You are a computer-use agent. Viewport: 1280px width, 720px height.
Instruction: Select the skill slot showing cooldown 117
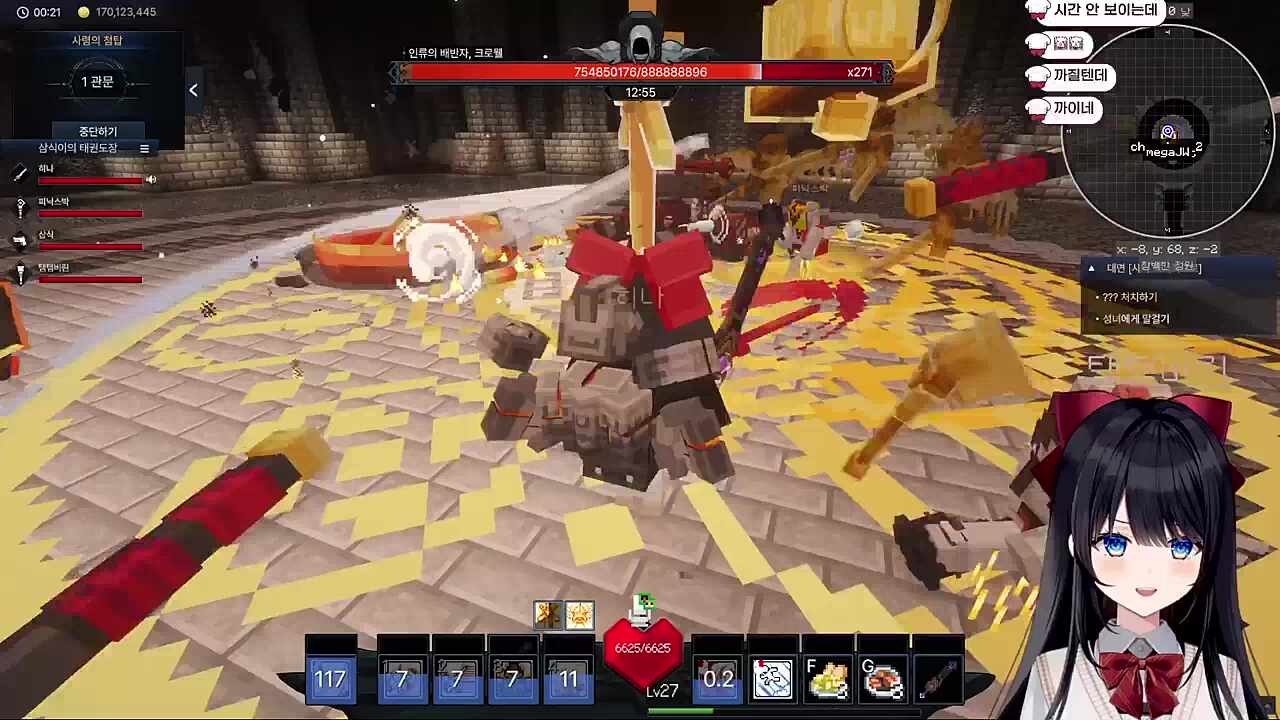(x=331, y=679)
